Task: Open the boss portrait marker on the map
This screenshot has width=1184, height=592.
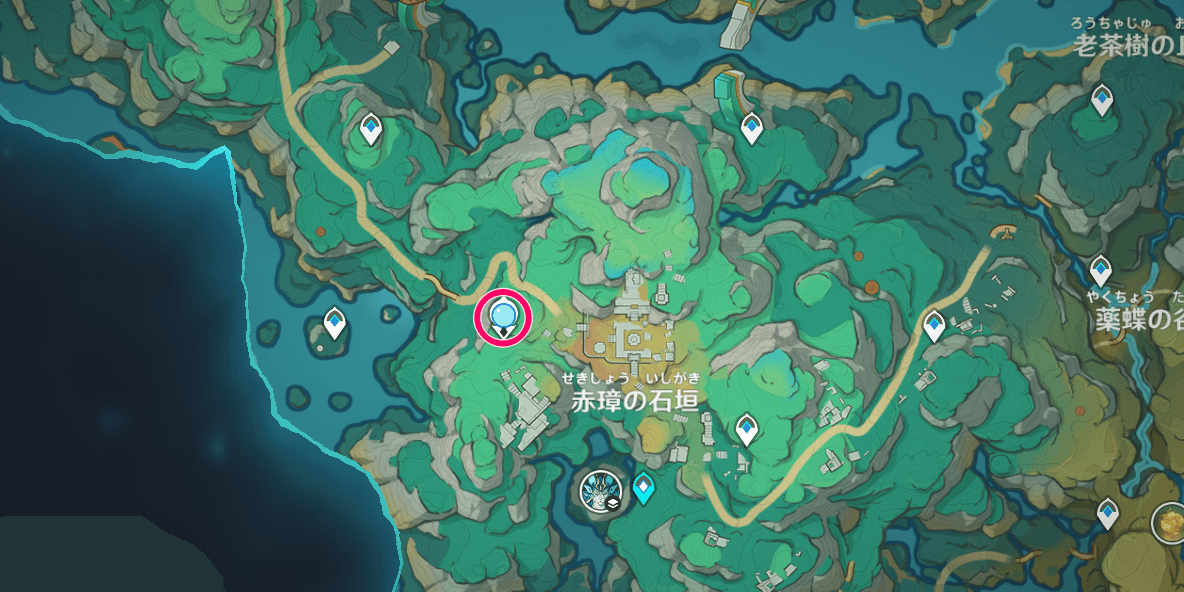Action: (x=603, y=491)
